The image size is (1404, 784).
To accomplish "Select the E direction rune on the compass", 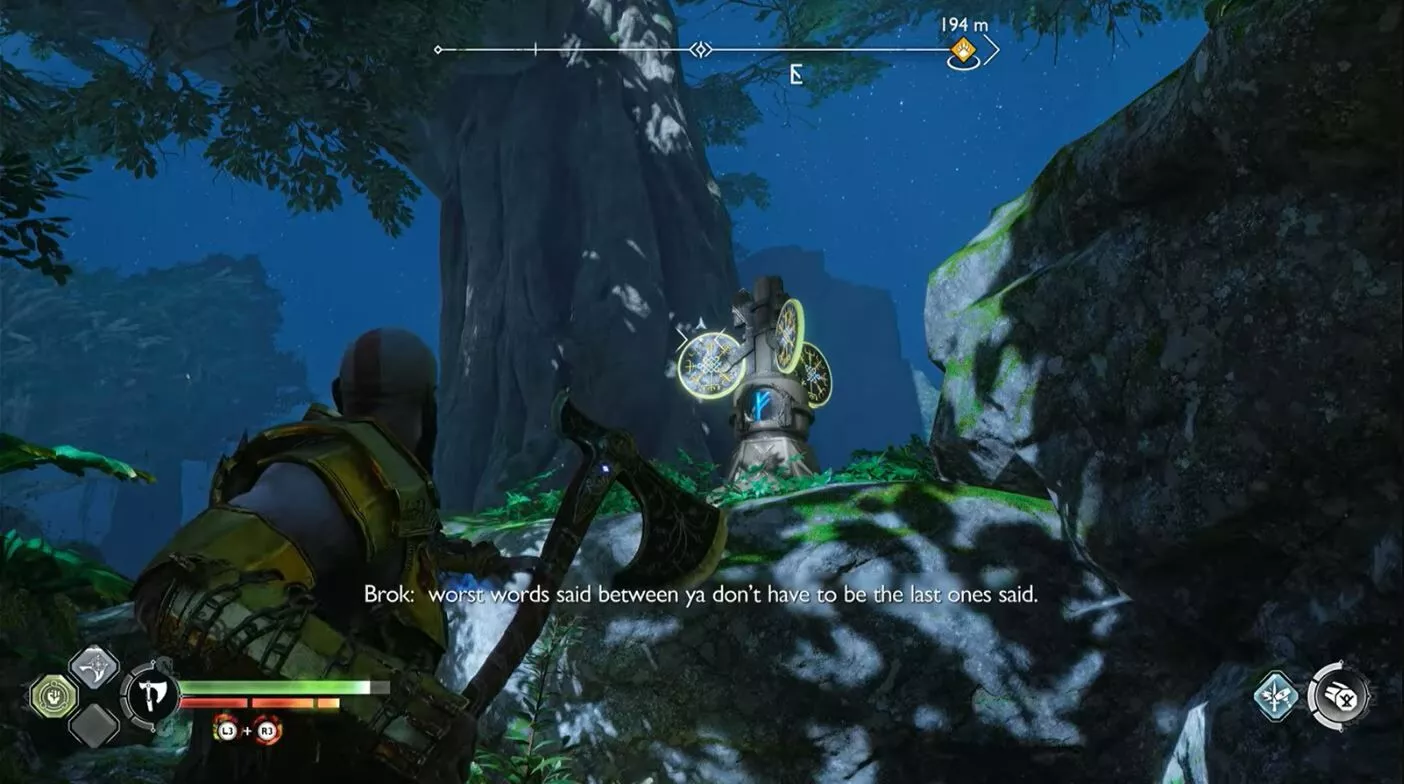I will tap(795, 74).
